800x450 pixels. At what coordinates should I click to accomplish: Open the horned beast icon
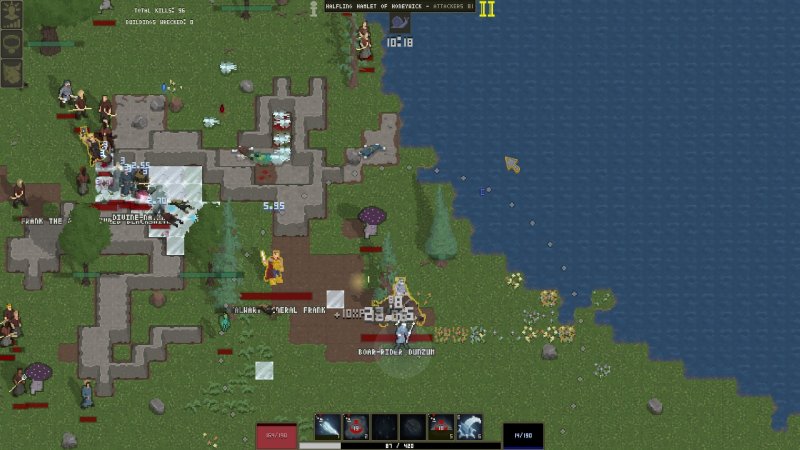pos(12,71)
